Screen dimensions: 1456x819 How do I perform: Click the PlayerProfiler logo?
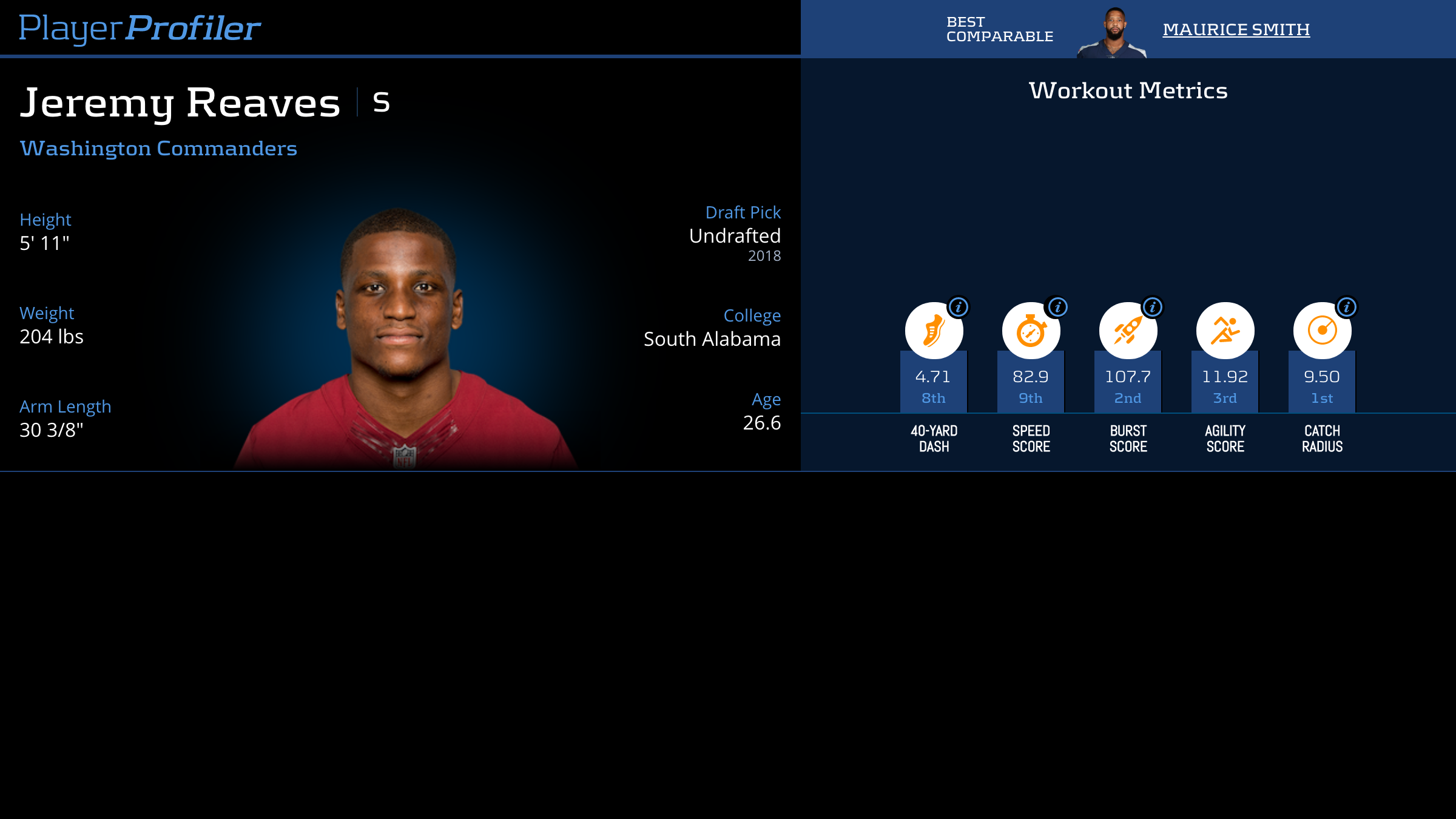[x=140, y=29]
